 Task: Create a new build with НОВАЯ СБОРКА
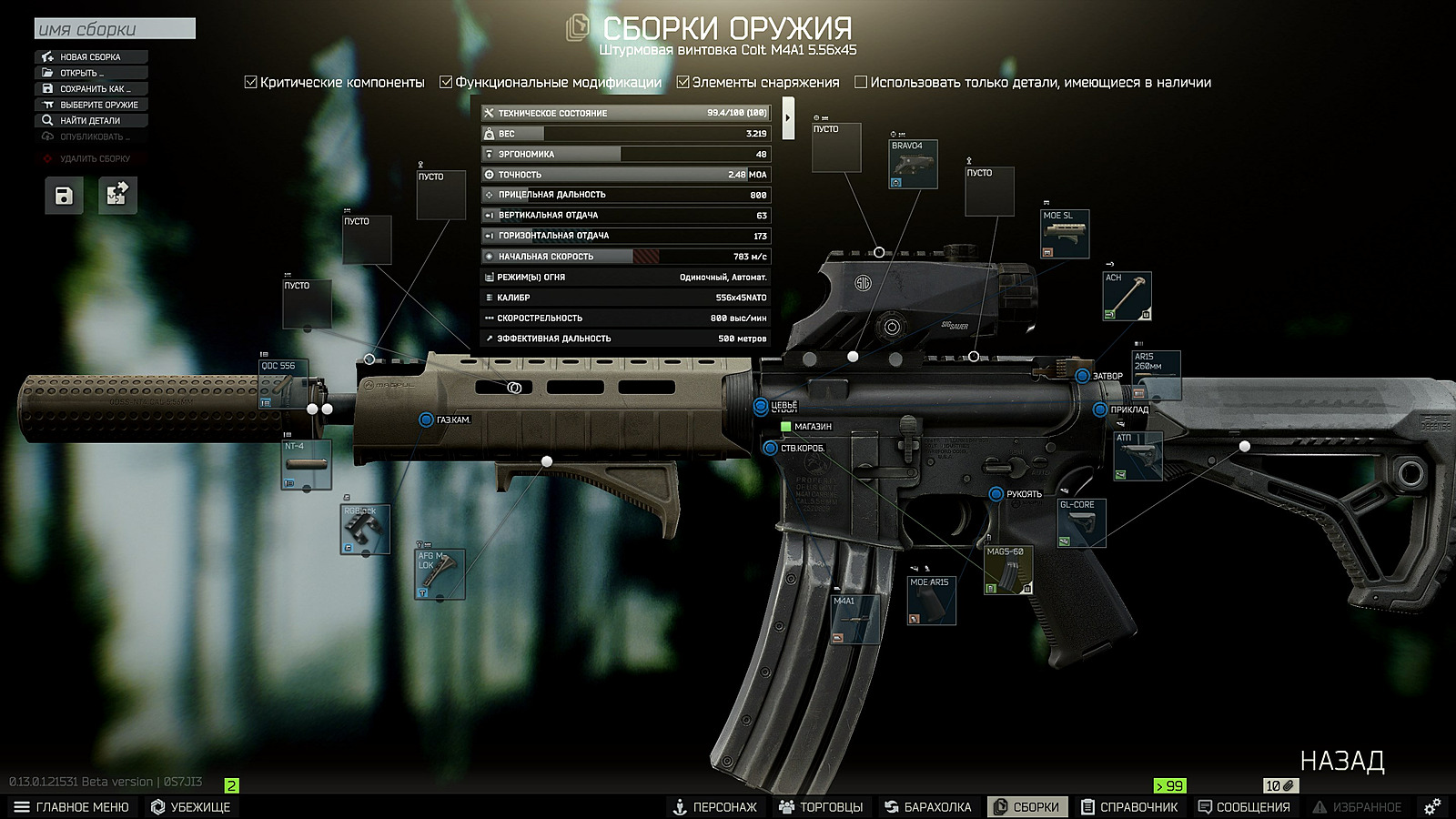click(x=90, y=56)
